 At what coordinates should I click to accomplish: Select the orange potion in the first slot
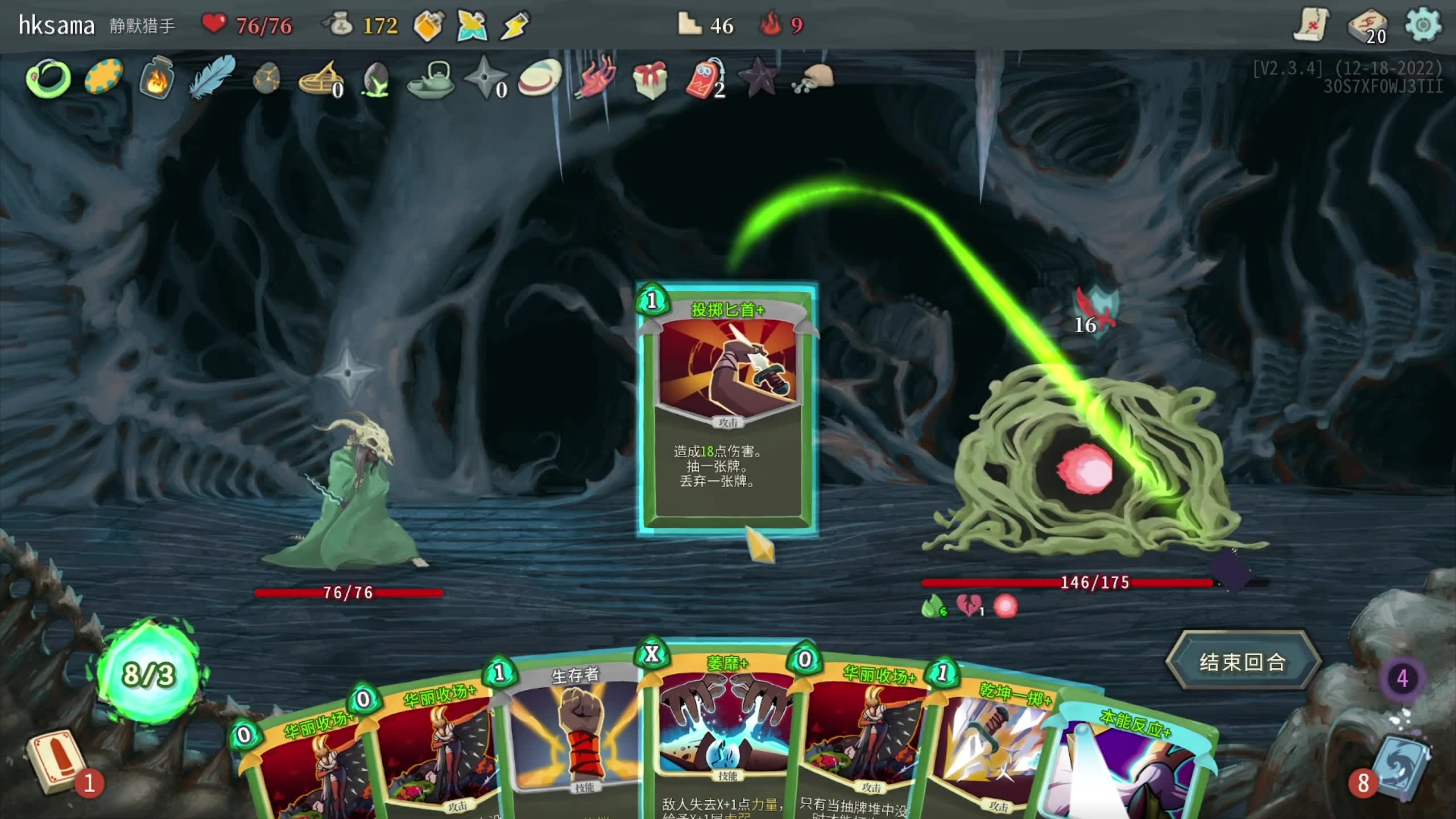pos(428,26)
